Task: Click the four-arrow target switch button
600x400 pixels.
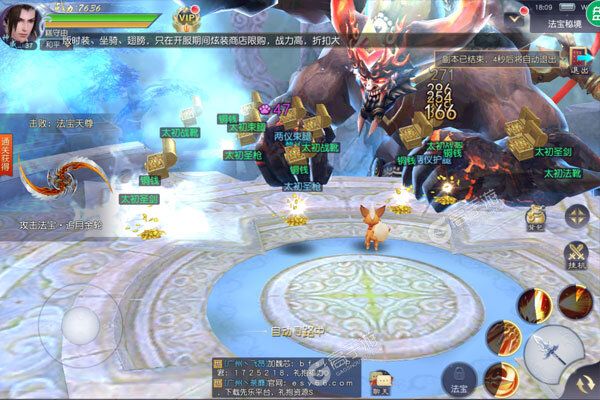Action: [577, 215]
